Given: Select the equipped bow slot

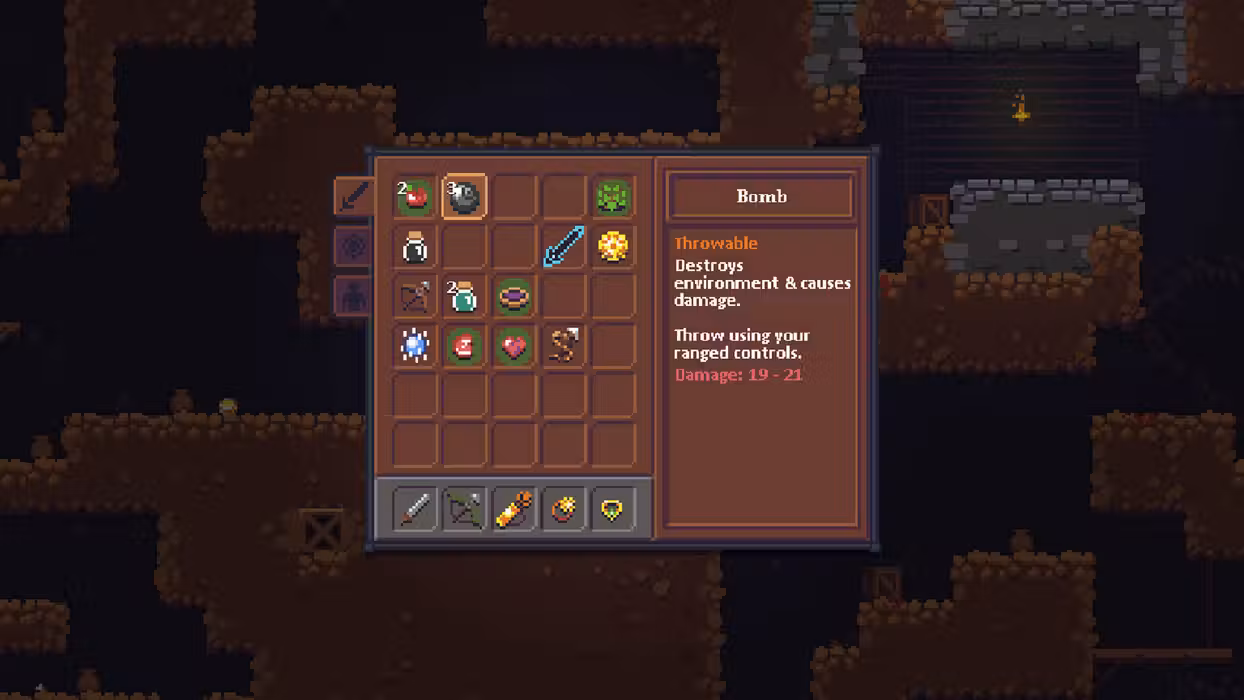Looking at the screenshot, I should (x=464, y=510).
